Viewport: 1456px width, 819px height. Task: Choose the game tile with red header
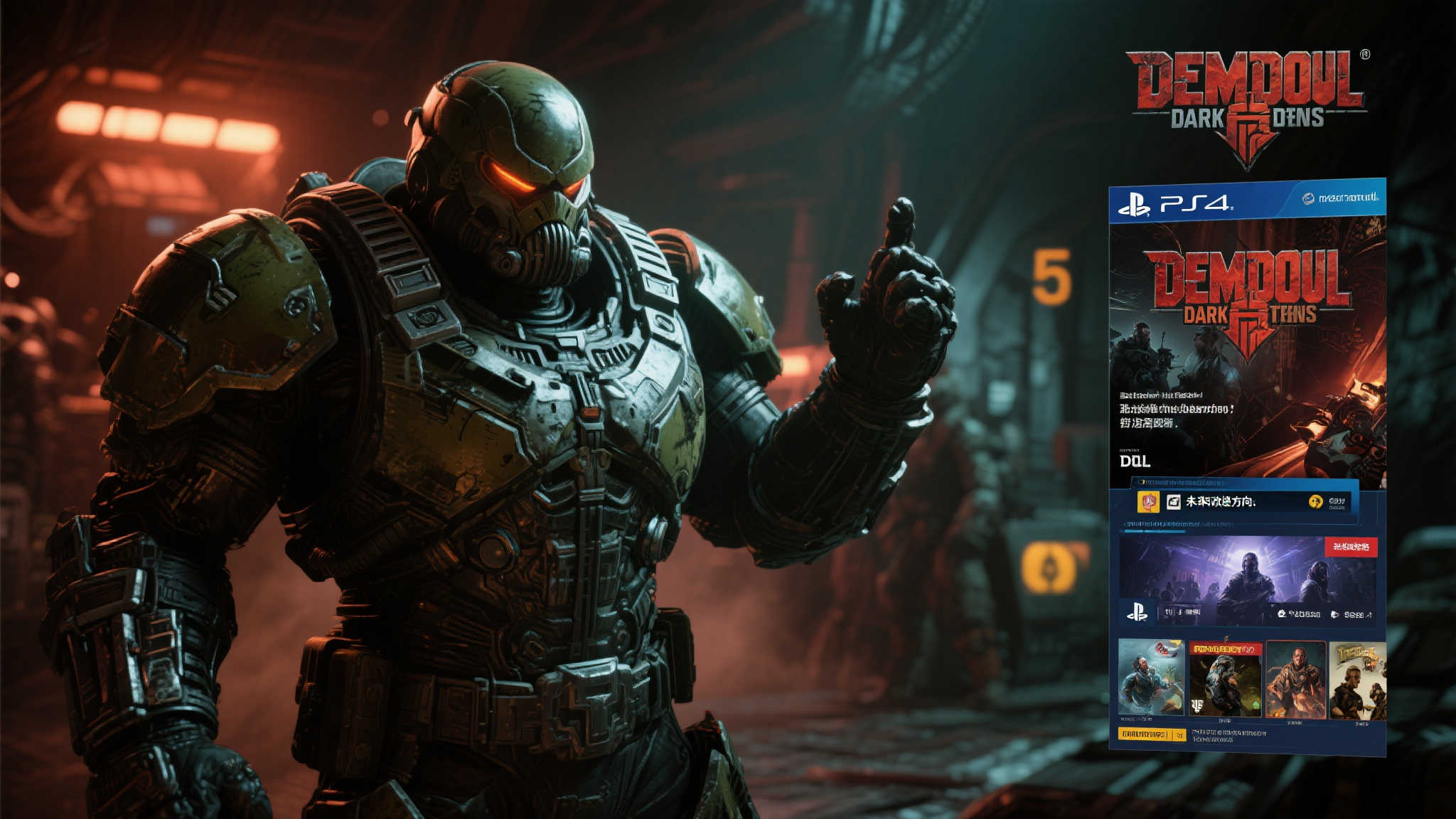(1225, 678)
